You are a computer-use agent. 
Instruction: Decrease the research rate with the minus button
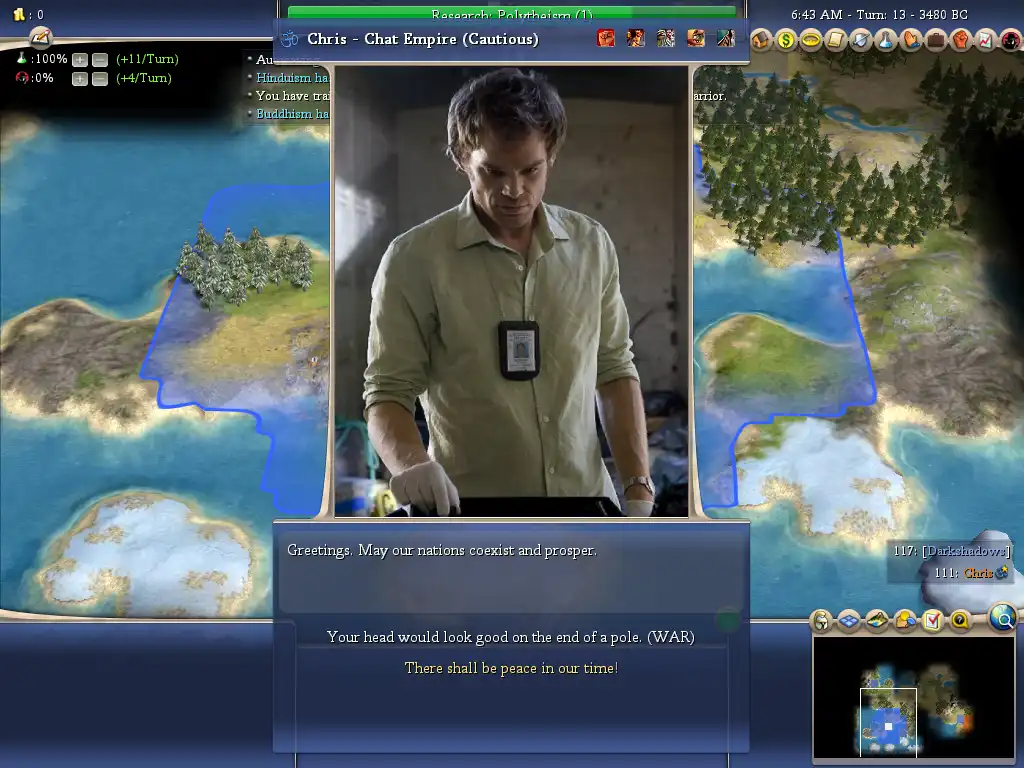click(x=100, y=60)
